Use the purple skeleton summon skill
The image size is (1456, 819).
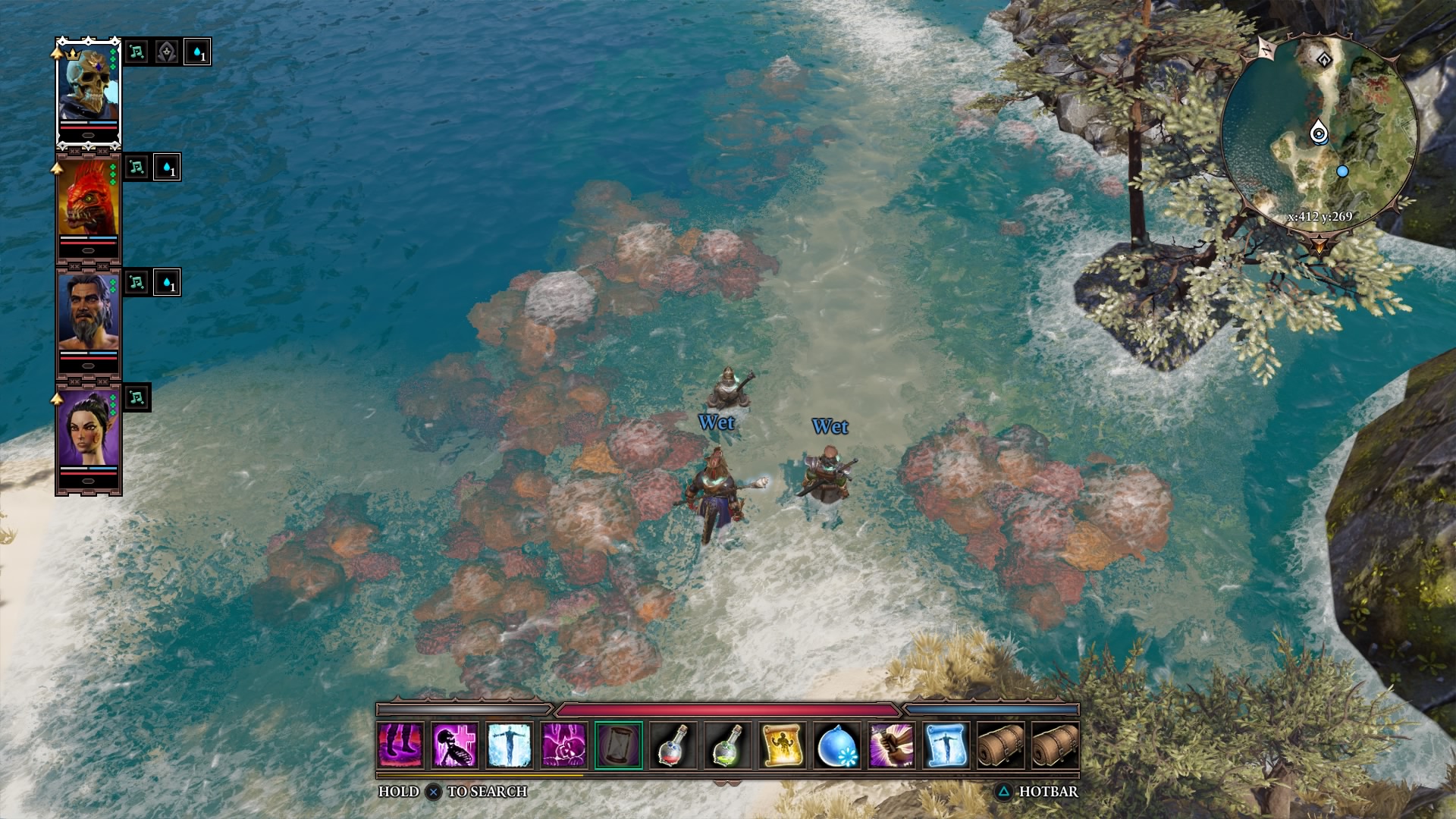[x=455, y=745]
